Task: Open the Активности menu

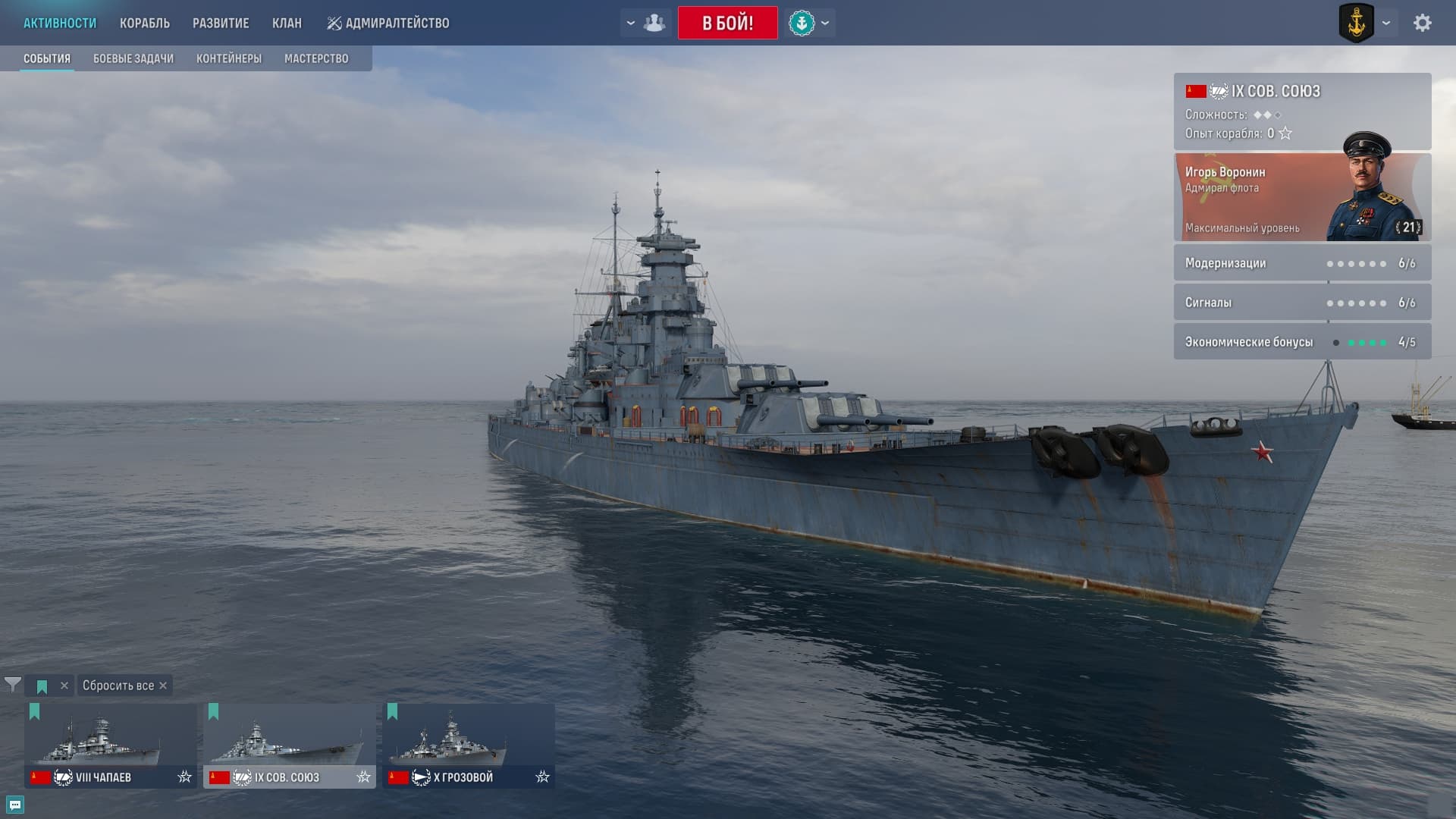Action: tap(60, 23)
